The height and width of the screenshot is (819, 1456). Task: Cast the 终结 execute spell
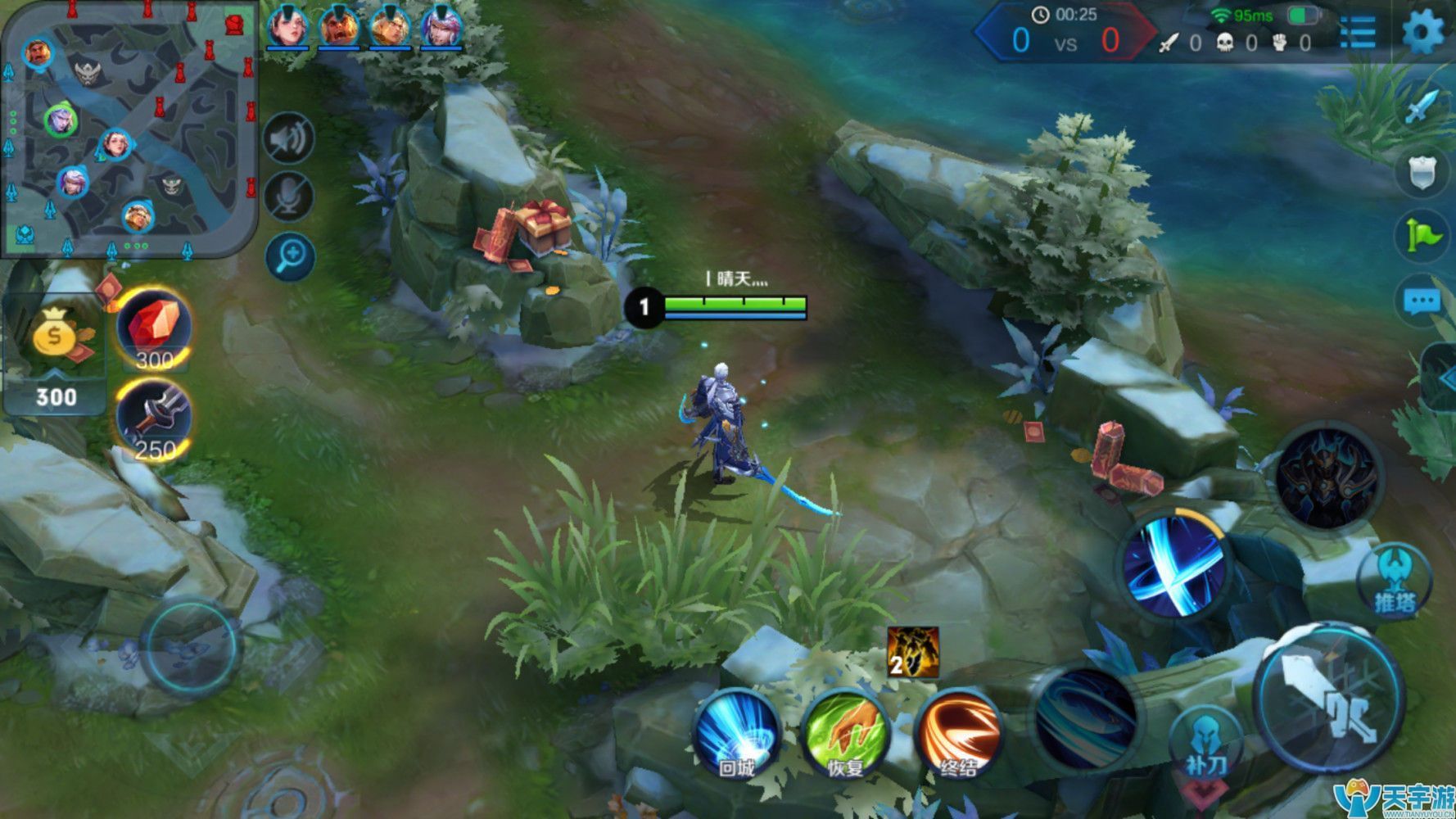958,733
